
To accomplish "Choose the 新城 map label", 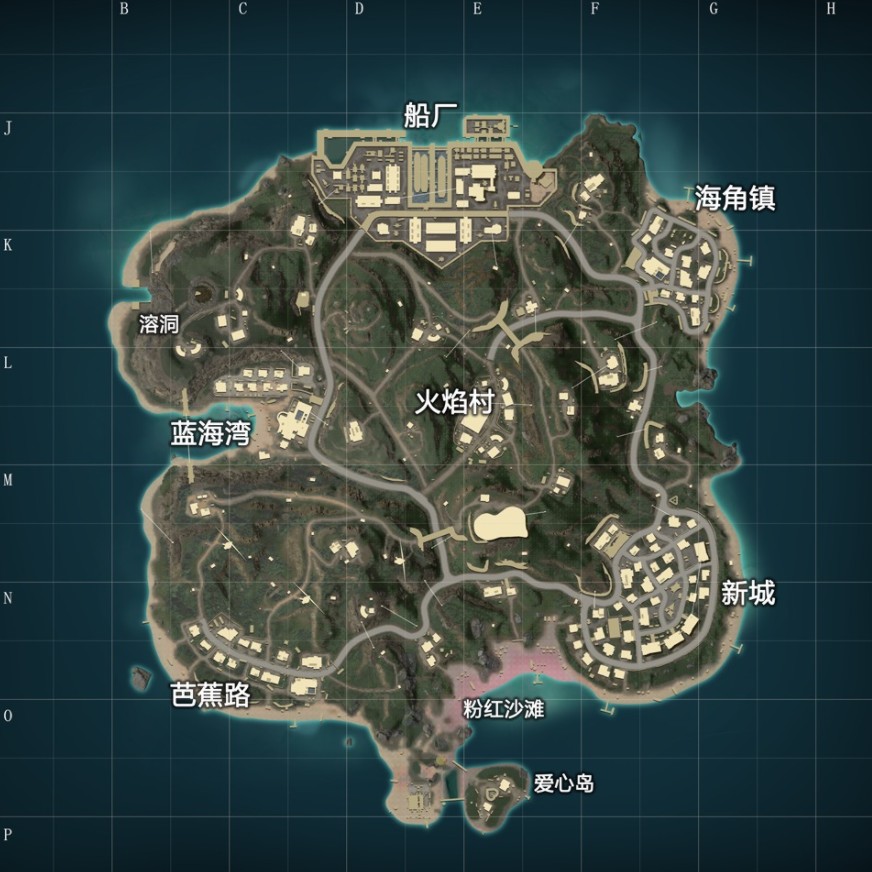I will click(748, 594).
